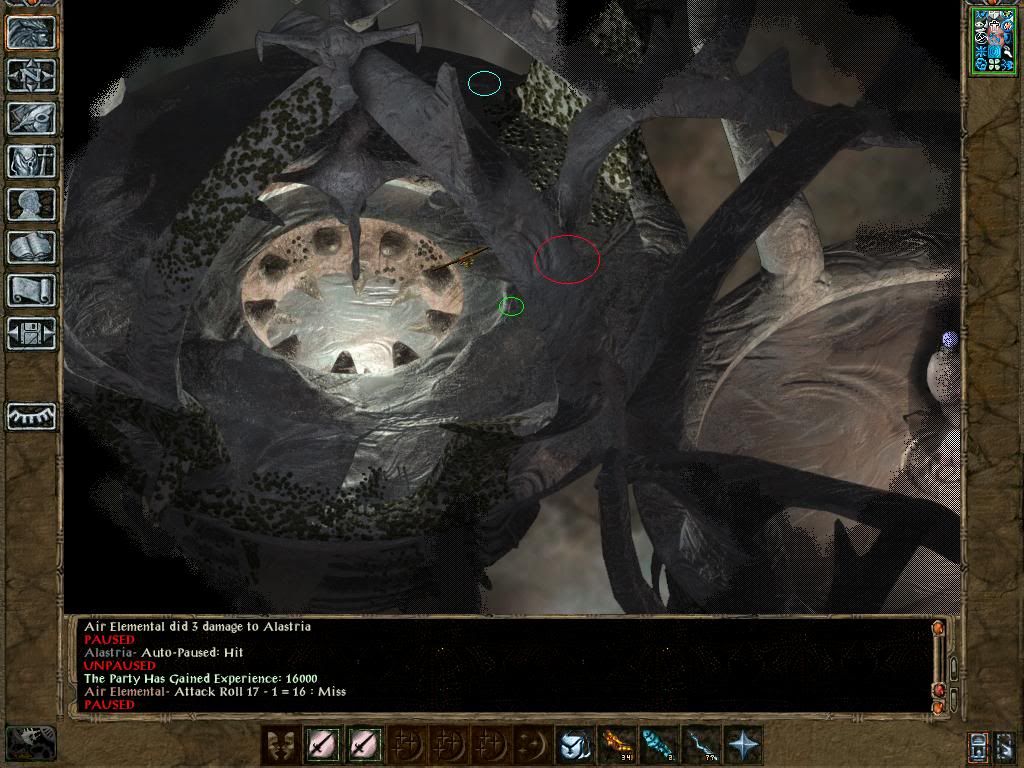The image size is (1024, 768).
Task: Activate the silver shield icon on action bar
Action: [573, 745]
